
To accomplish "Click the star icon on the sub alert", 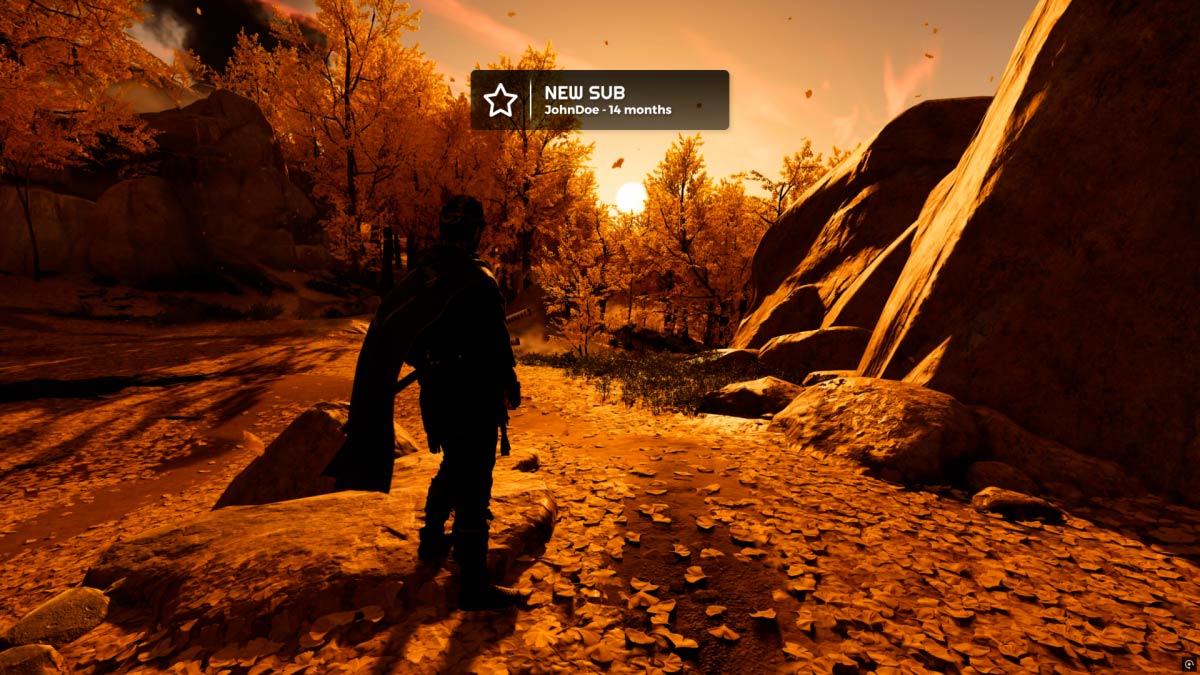I will [500, 100].
